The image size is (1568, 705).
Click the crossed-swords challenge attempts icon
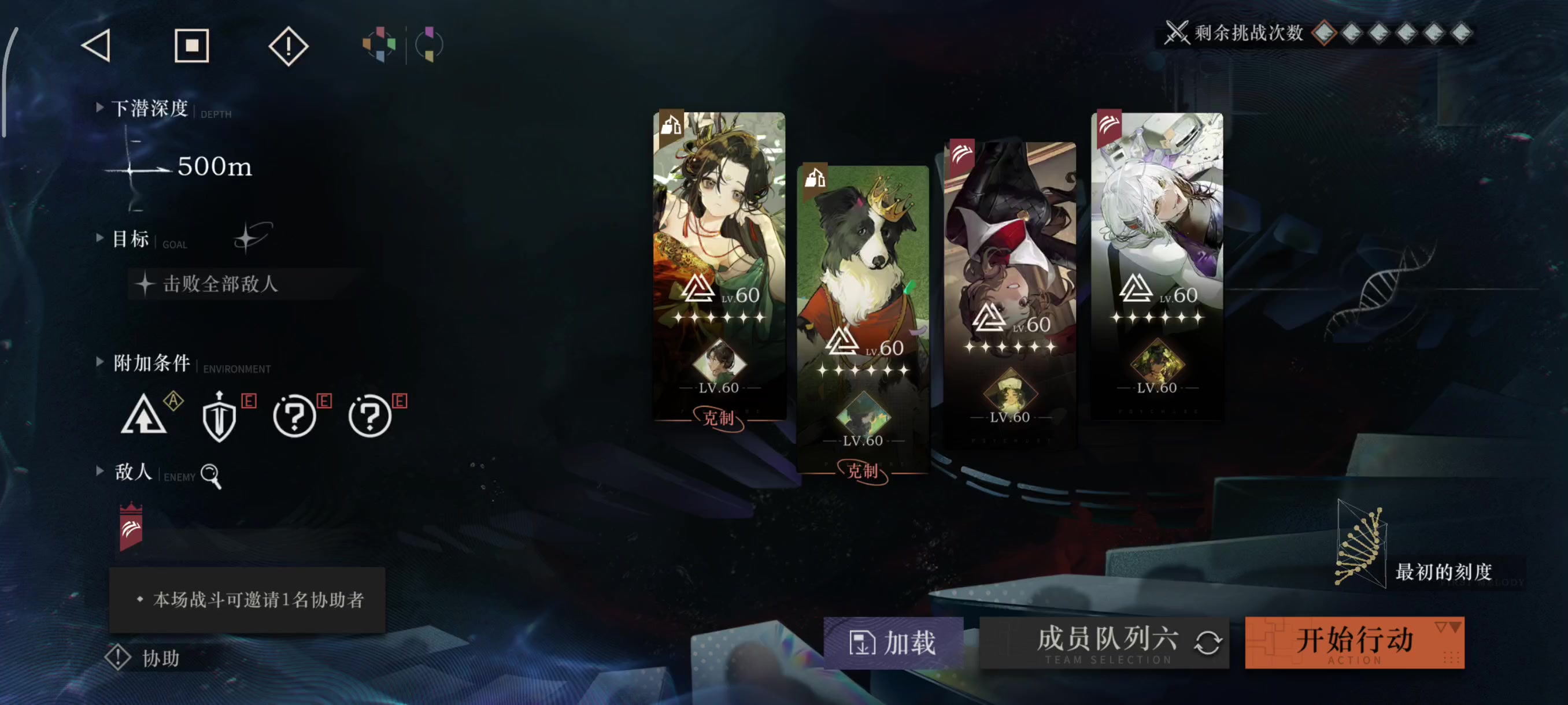click(x=1178, y=34)
